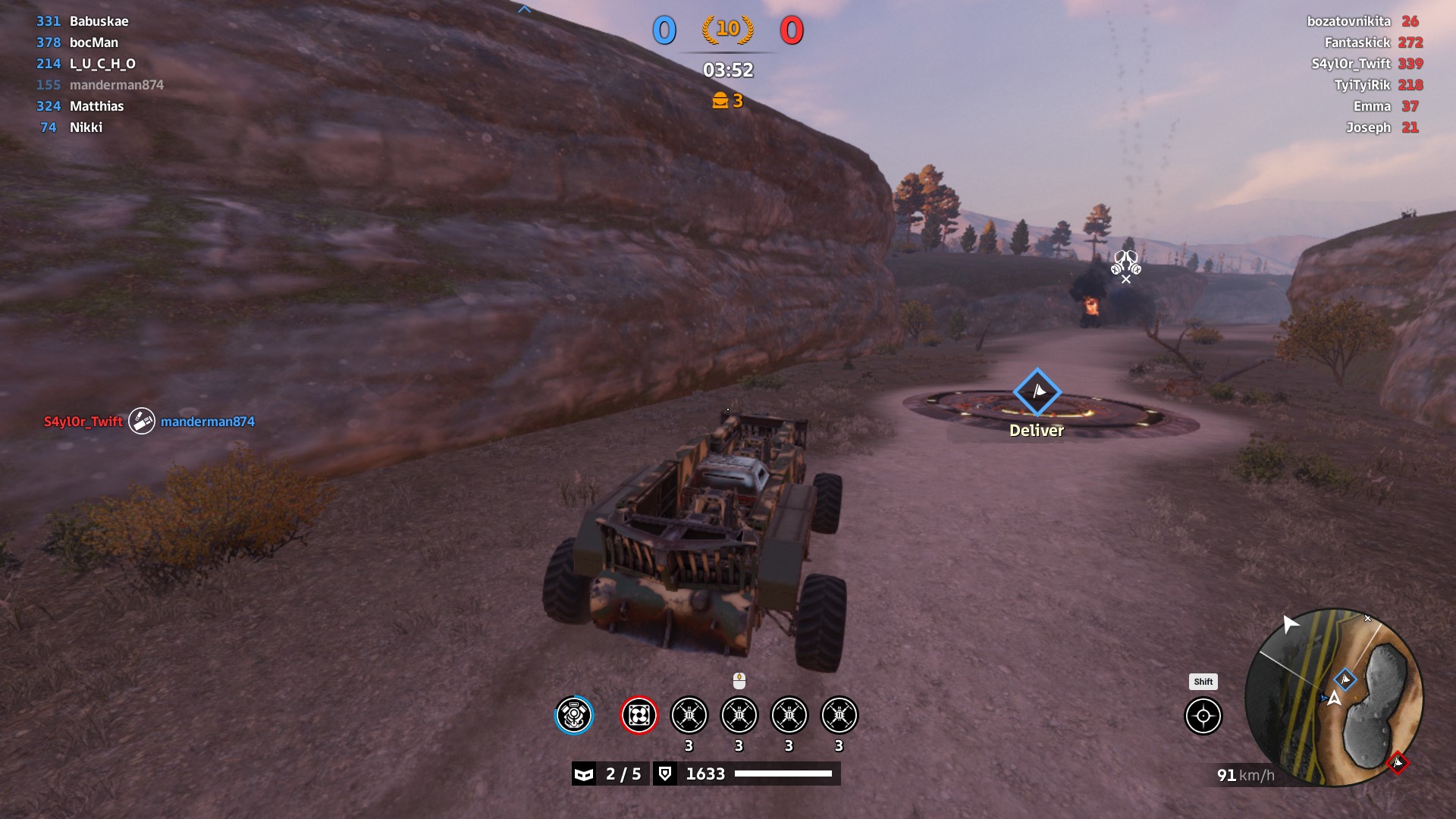Click the circular minimap
Image resolution: width=1456 pixels, height=819 pixels.
click(1335, 698)
